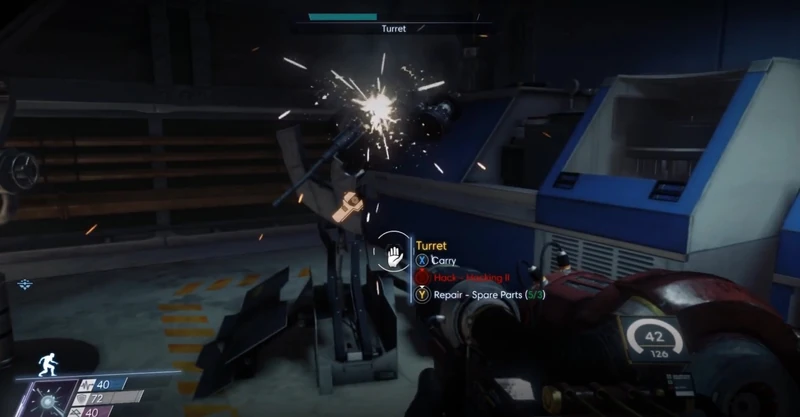
Task: Select the equipped power icon beside the stat bars
Action: [47, 397]
